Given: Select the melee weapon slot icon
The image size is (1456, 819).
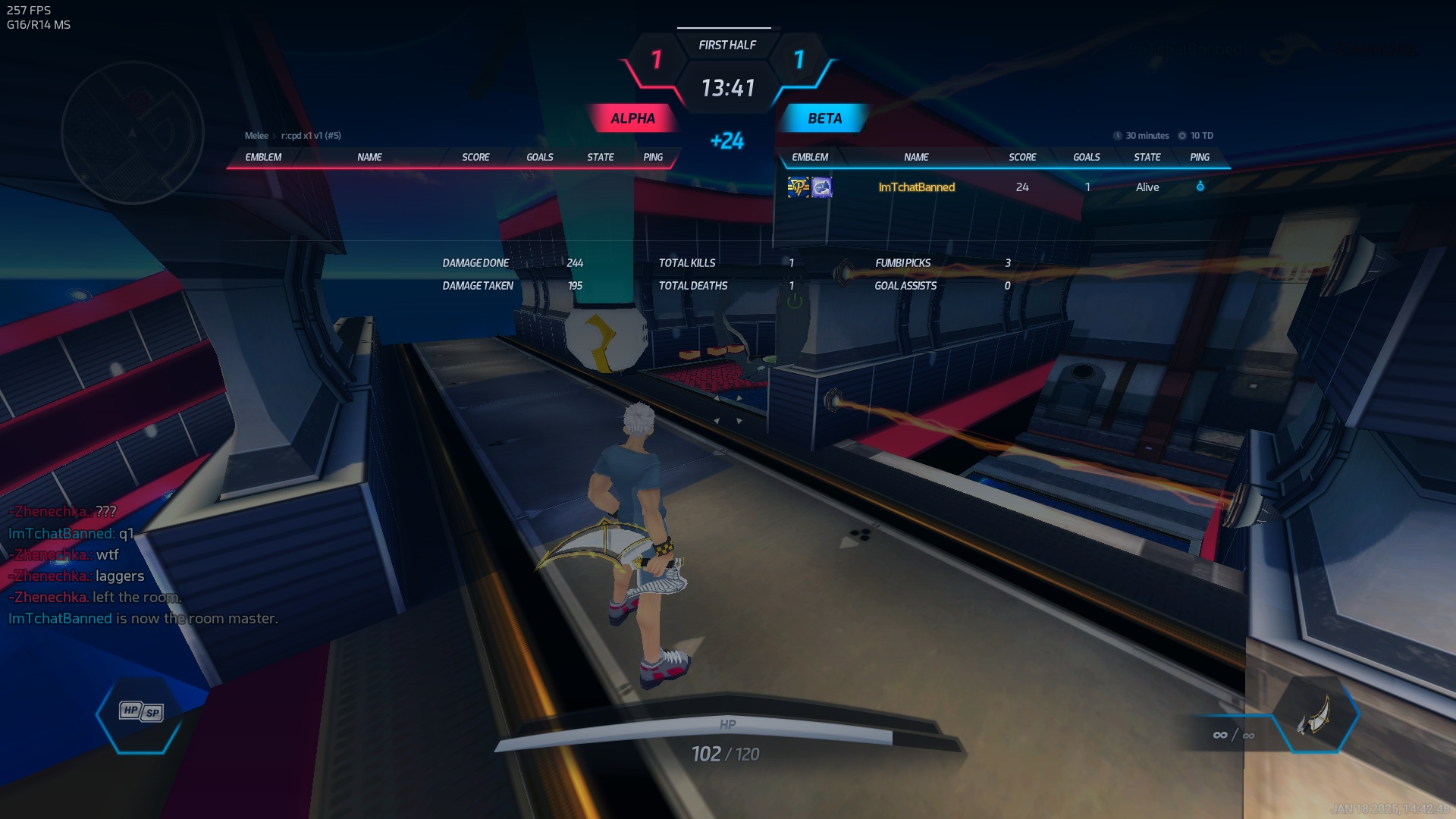Looking at the screenshot, I should (x=1316, y=715).
